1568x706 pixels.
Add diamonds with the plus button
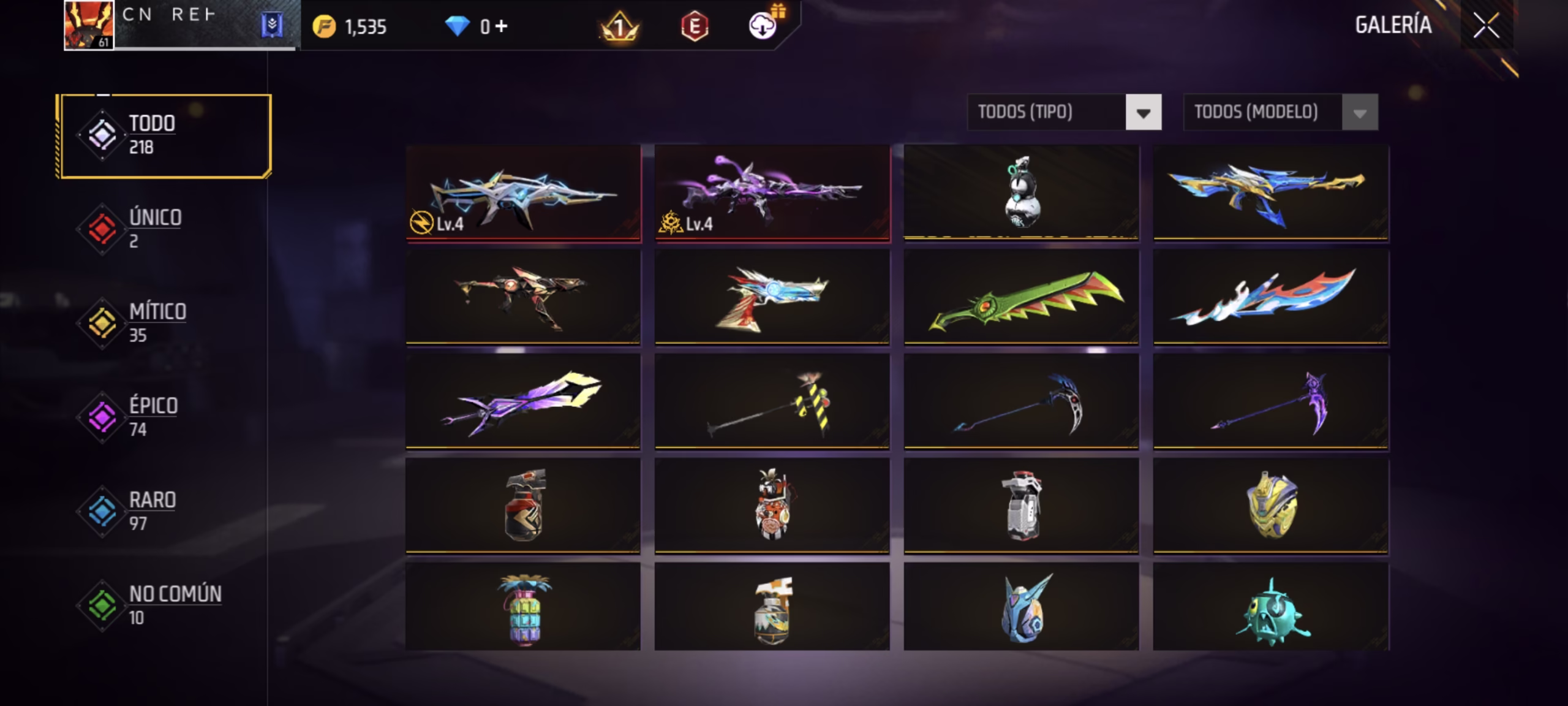pos(502,26)
